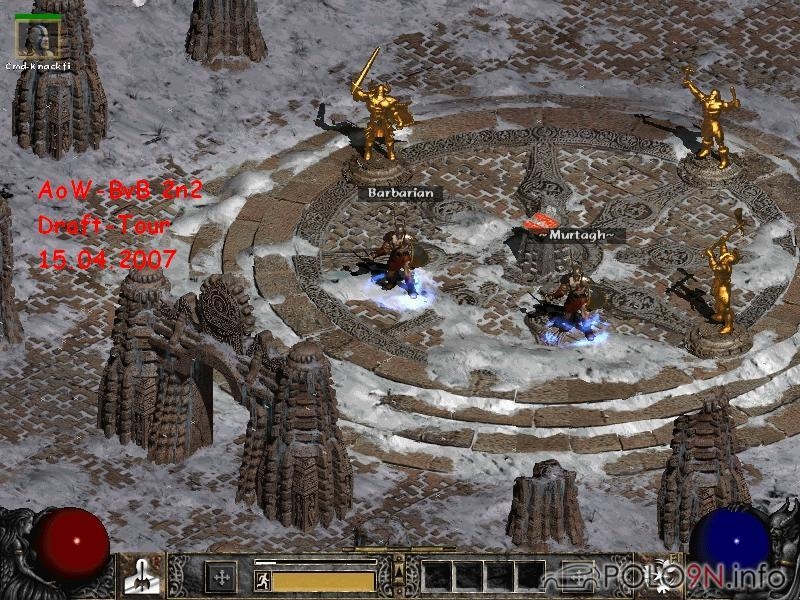The image size is (800, 600).
Task: Open the left attack skill selector
Action: click(141, 576)
